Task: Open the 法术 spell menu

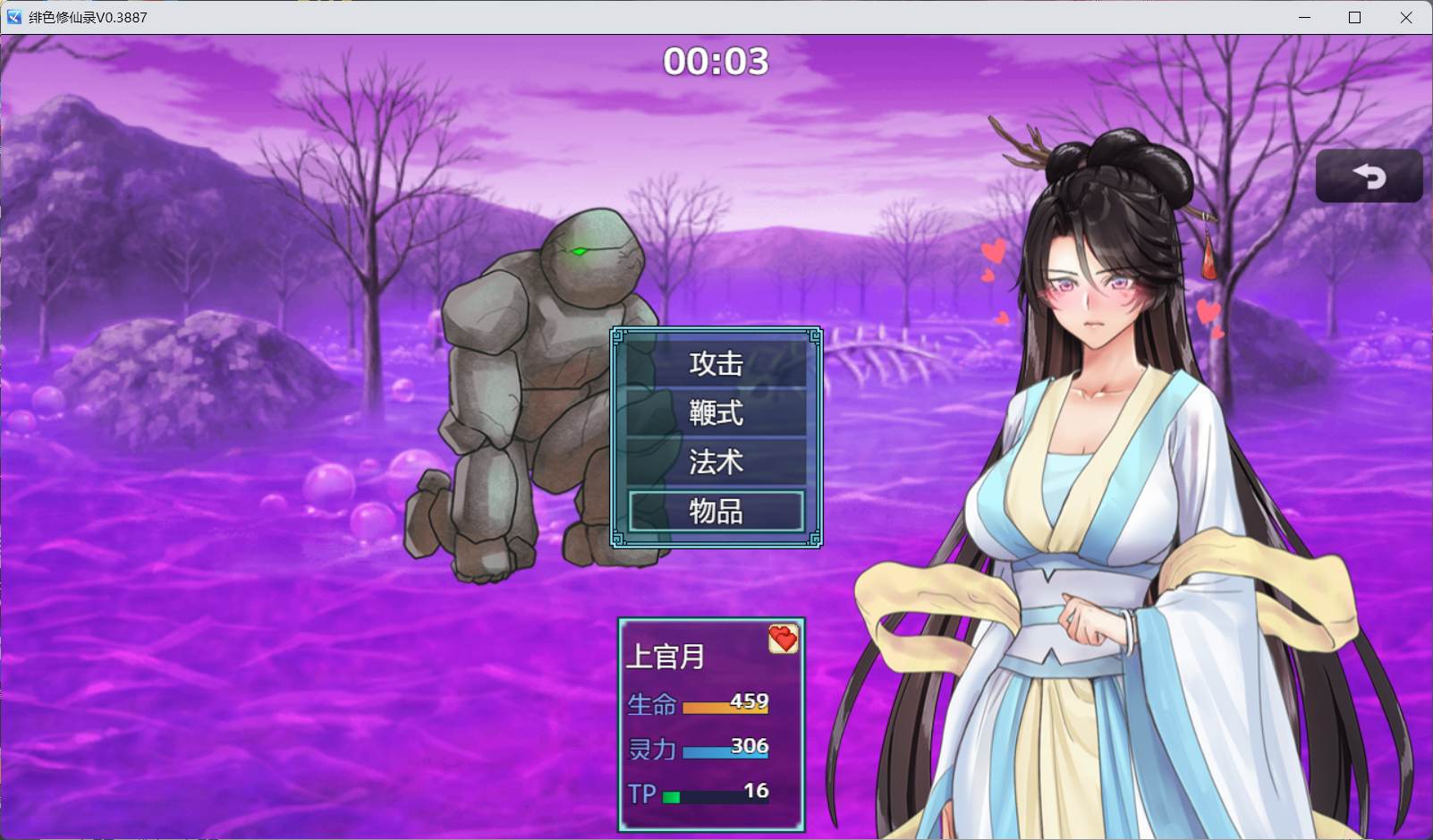Action: [716, 462]
